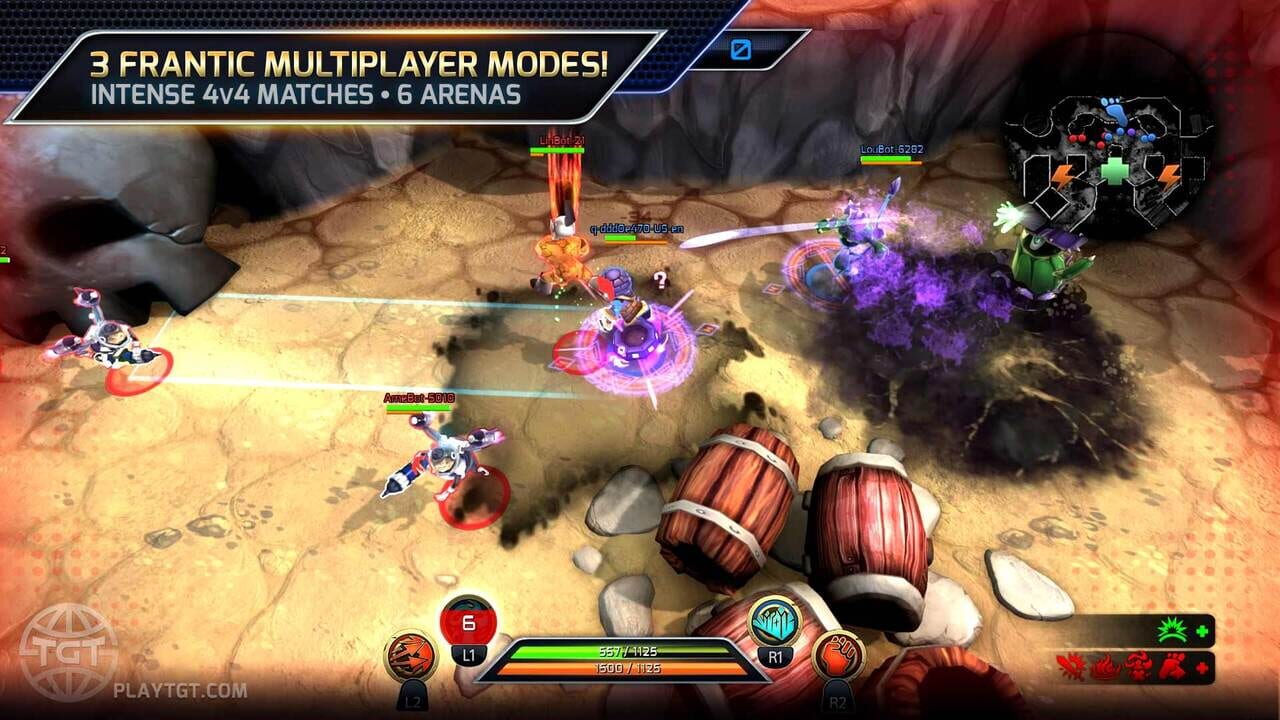The image size is (1280, 720).
Task: Select the red footprint debuff icon
Action: [x=1173, y=667]
